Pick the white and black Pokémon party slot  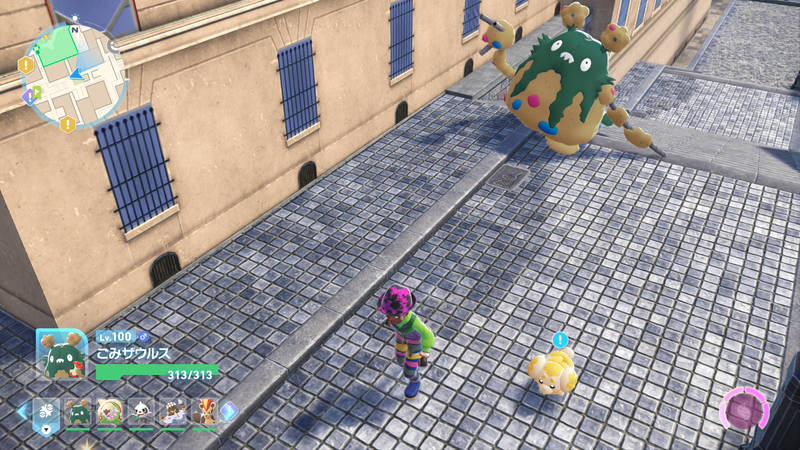(141, 411)
